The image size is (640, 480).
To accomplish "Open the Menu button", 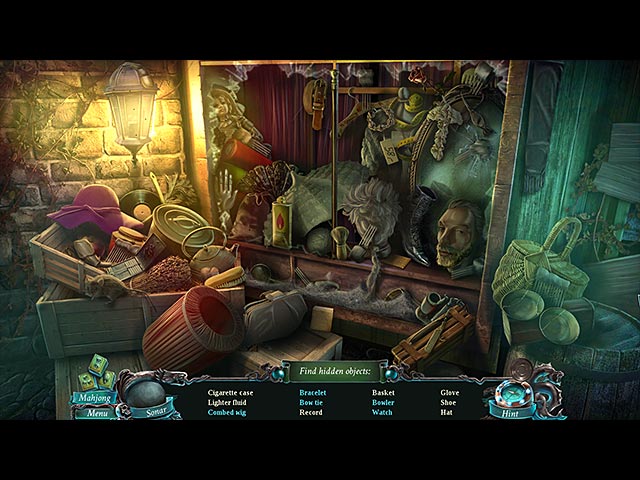I will pos(97,412).
